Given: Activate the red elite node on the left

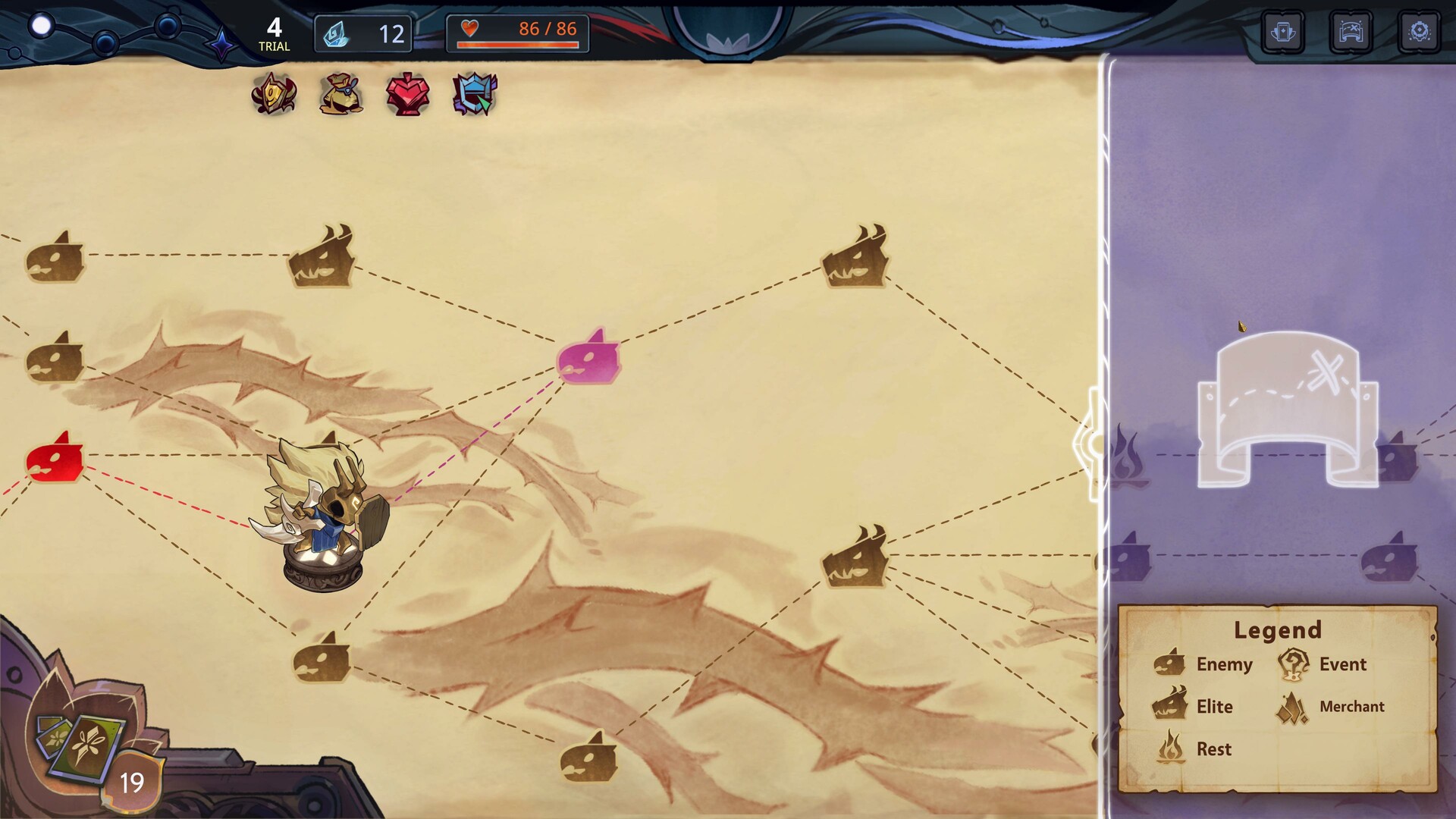Looking at the screenshot, I should click(57, 459).
